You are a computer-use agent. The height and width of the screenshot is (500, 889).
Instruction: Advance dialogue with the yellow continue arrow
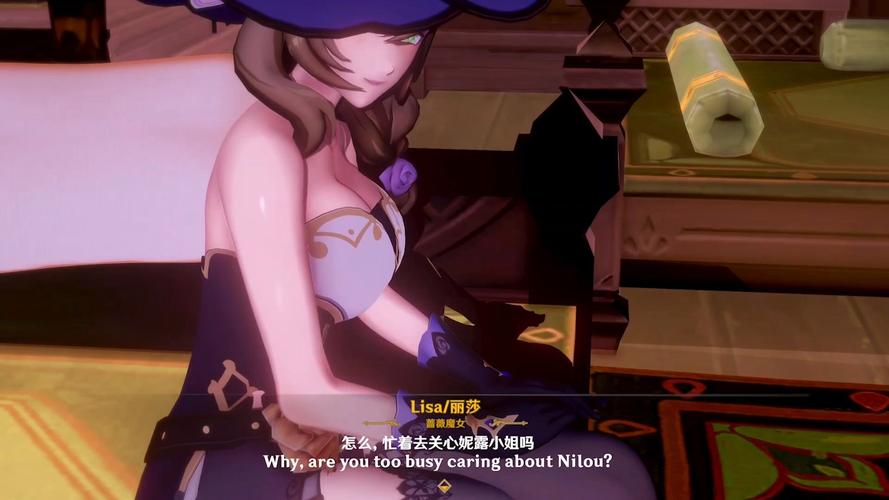click(443, 487)
